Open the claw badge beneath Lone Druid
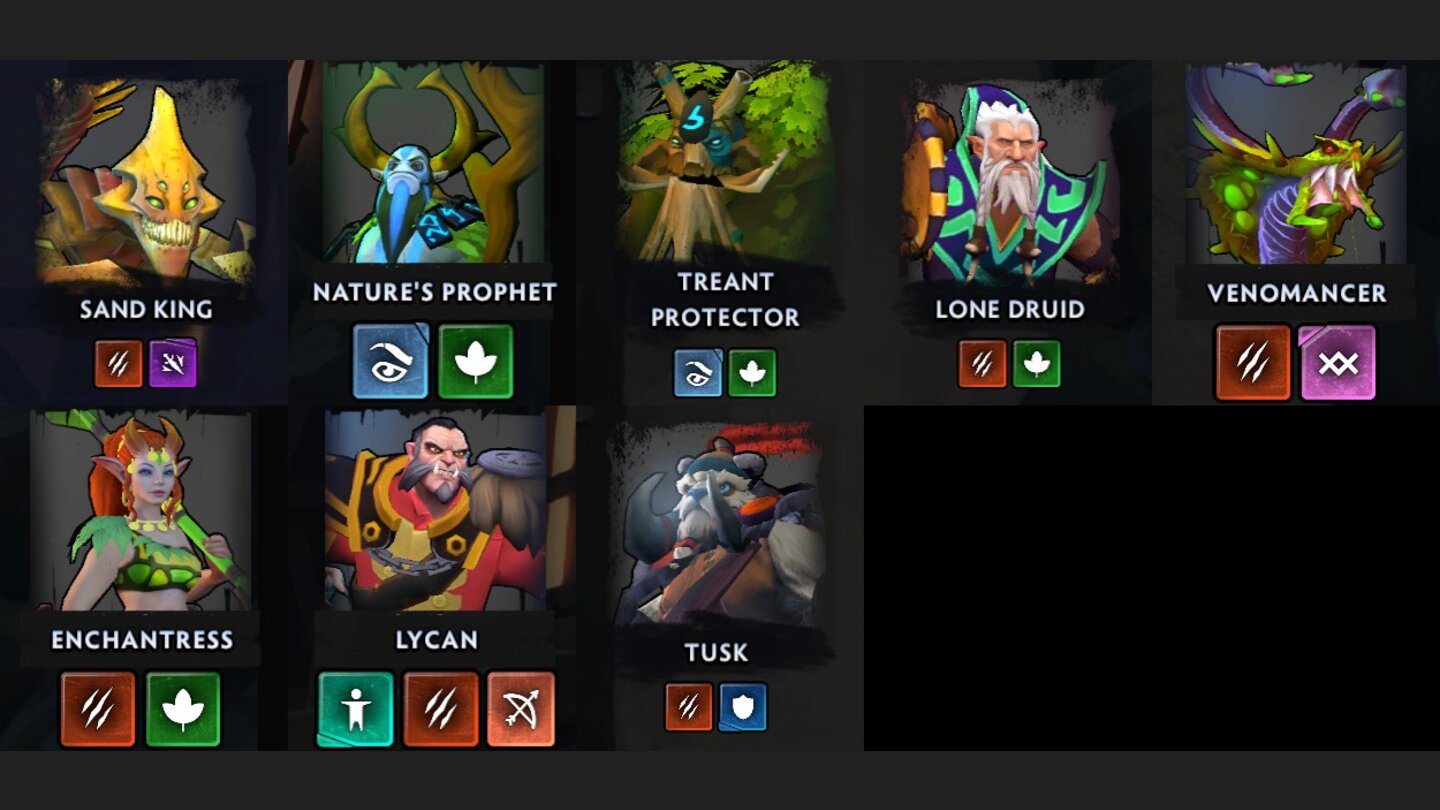Image resolution: width=1440 pixels, height=810 pixels. click(983, 364)
